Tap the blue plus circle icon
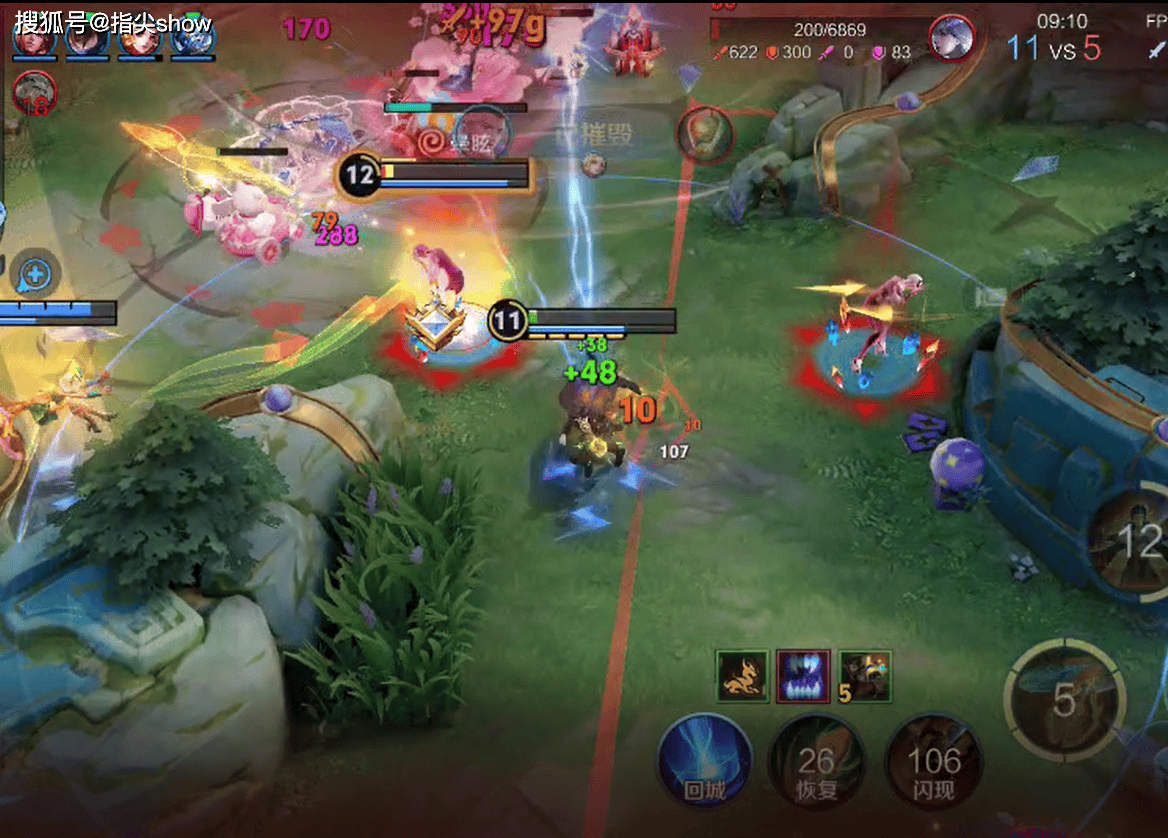 pos(35,272)
